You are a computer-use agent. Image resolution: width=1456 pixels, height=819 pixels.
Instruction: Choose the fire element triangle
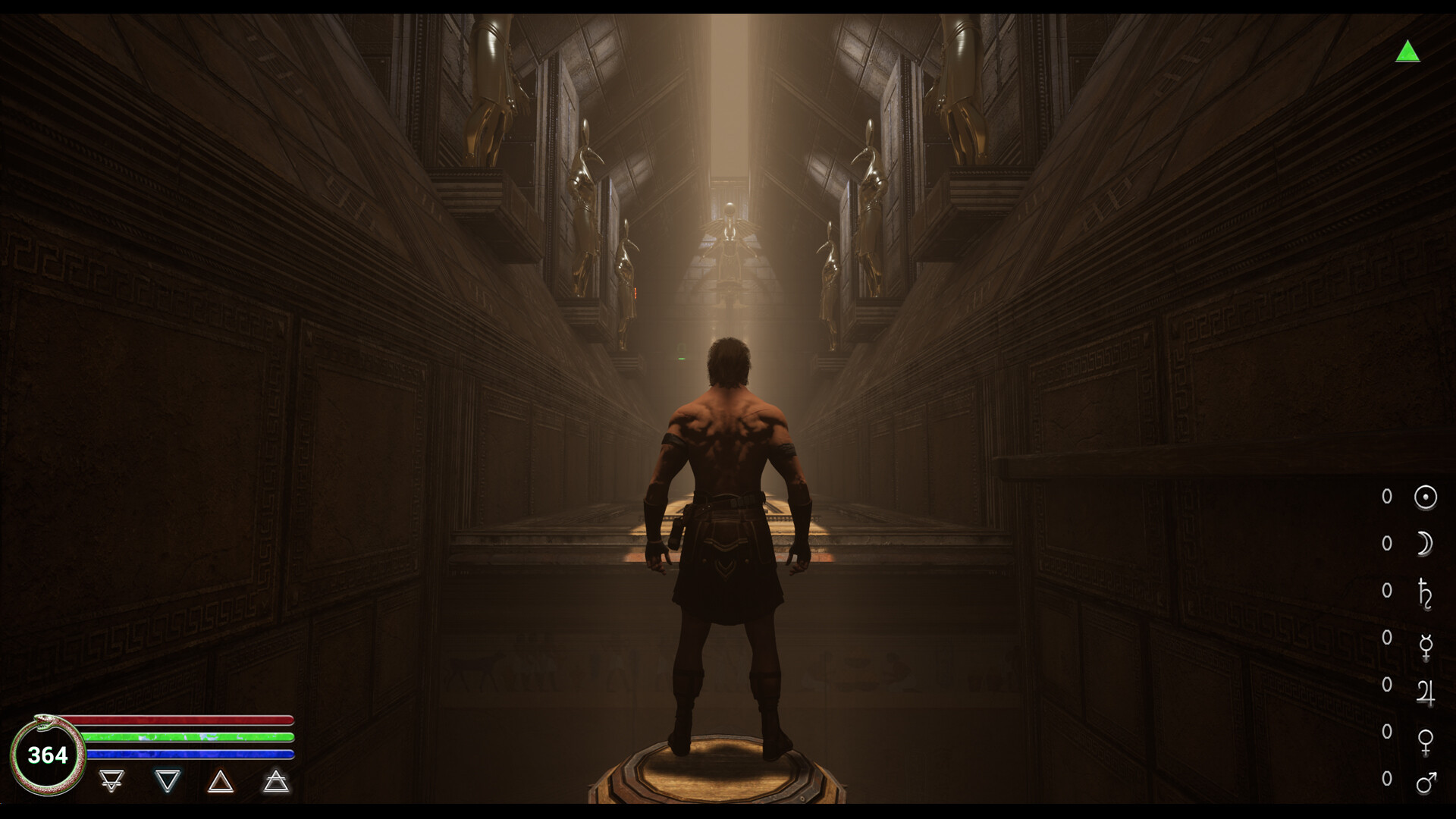point(221,780)
